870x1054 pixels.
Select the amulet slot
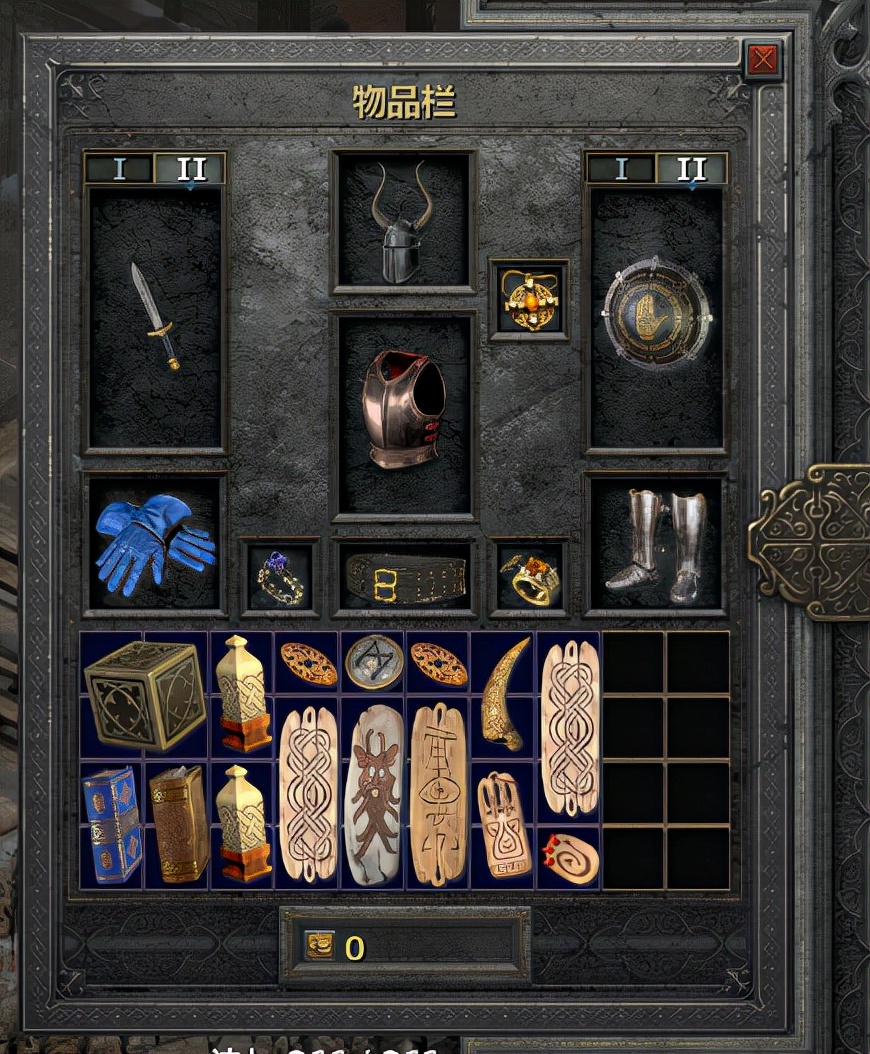coord(529,299)
